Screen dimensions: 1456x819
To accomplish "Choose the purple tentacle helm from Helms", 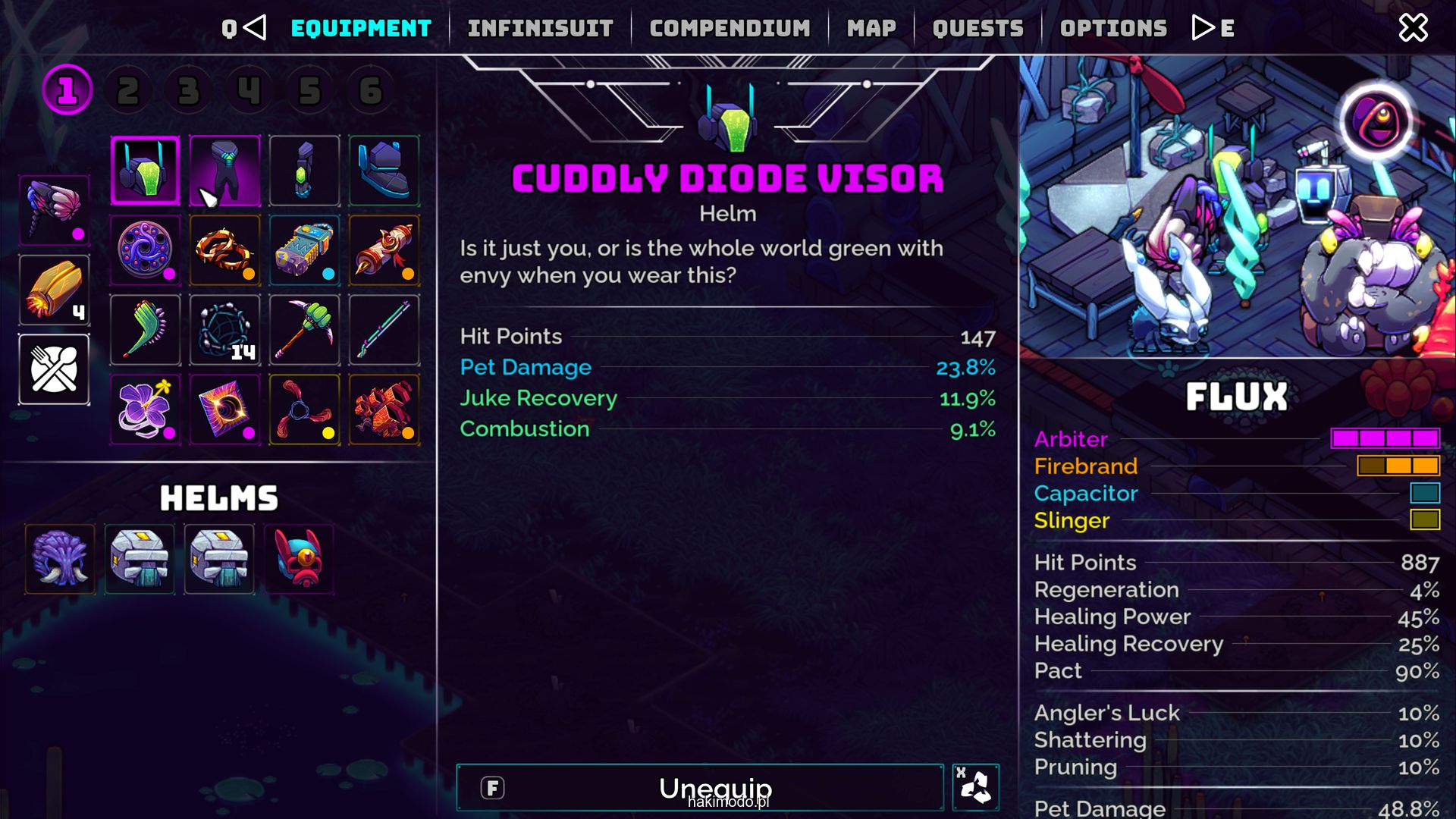I will click(61, 560).
